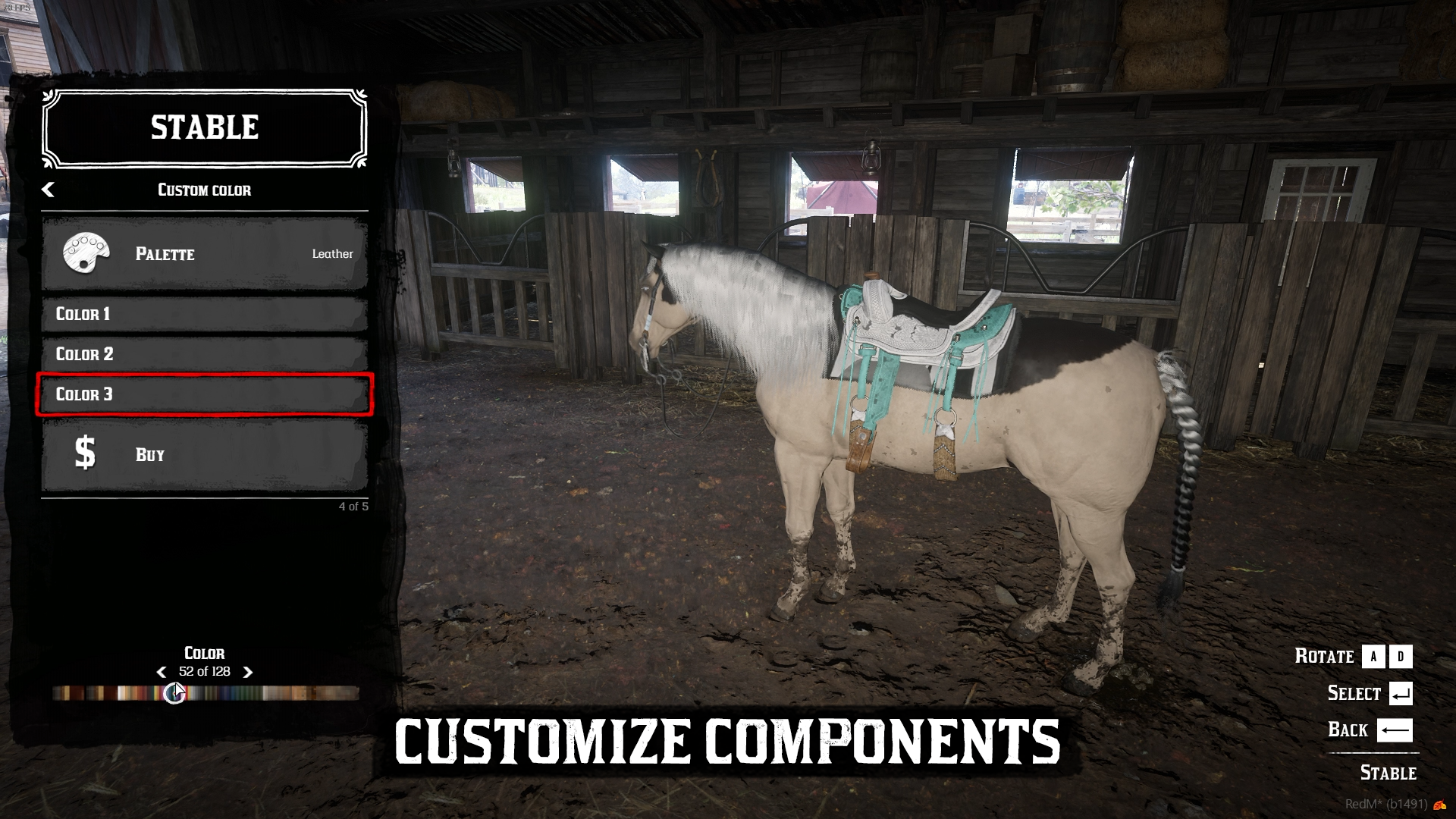Image resolution: width=1456 pixels, height=819 pixels.
Task: Pick a teal swatch on the color strip
Action: coord(235,692)
